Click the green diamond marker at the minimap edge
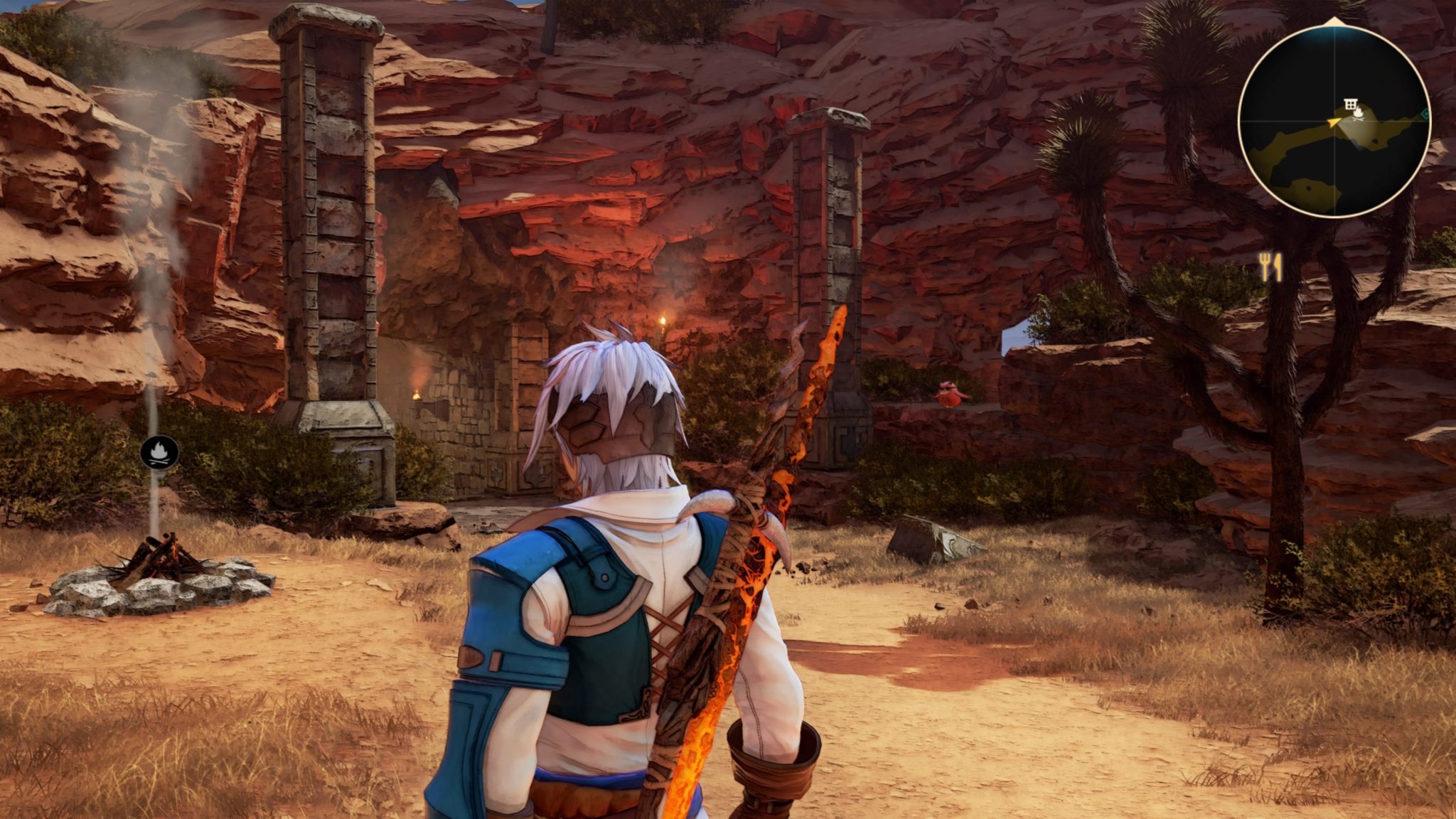 point(1425,114)
